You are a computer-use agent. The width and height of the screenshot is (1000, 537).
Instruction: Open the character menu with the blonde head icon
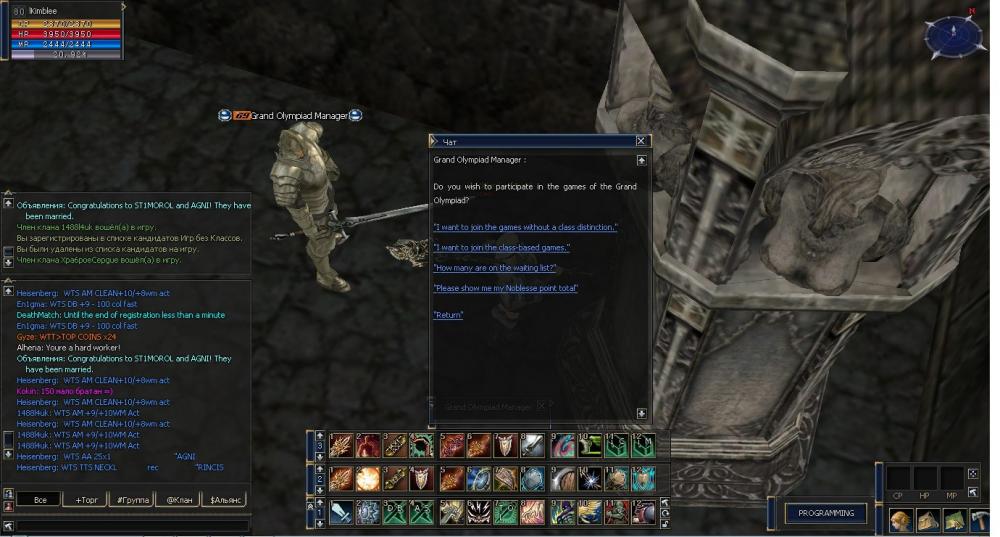[x=901, y=520]
